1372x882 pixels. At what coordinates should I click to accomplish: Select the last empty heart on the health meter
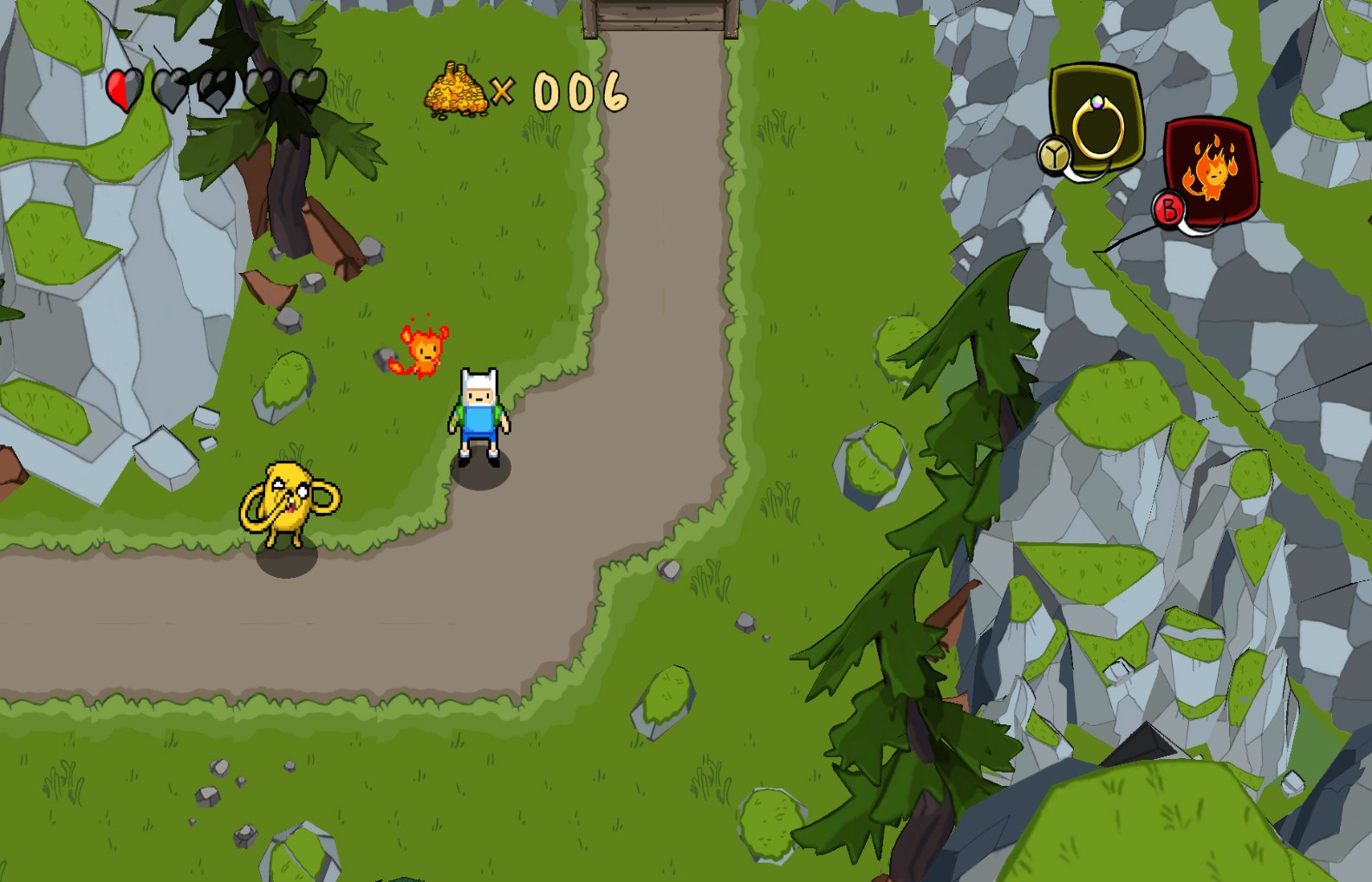[x=306, y=89]
